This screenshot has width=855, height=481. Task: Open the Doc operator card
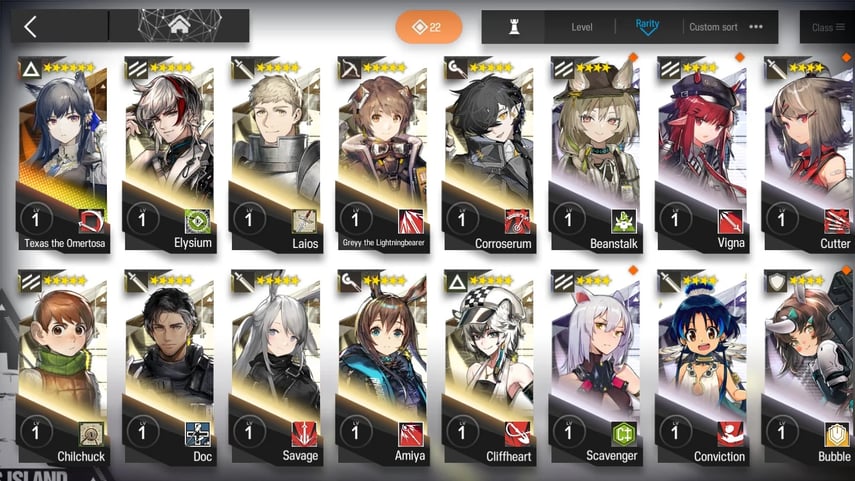[x=171, y=365]
